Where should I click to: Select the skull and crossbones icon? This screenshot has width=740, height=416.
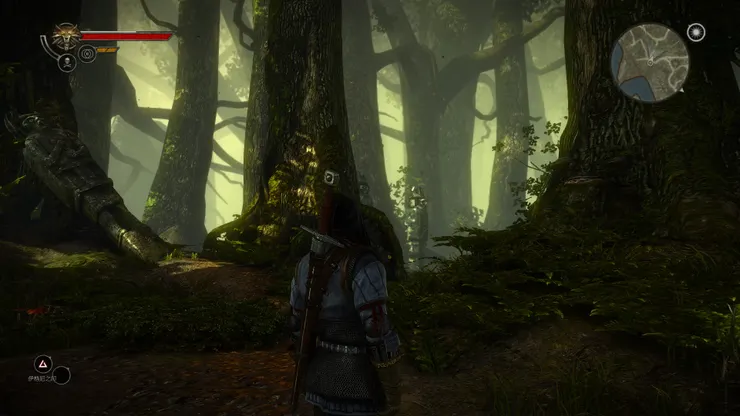[68, 62]
